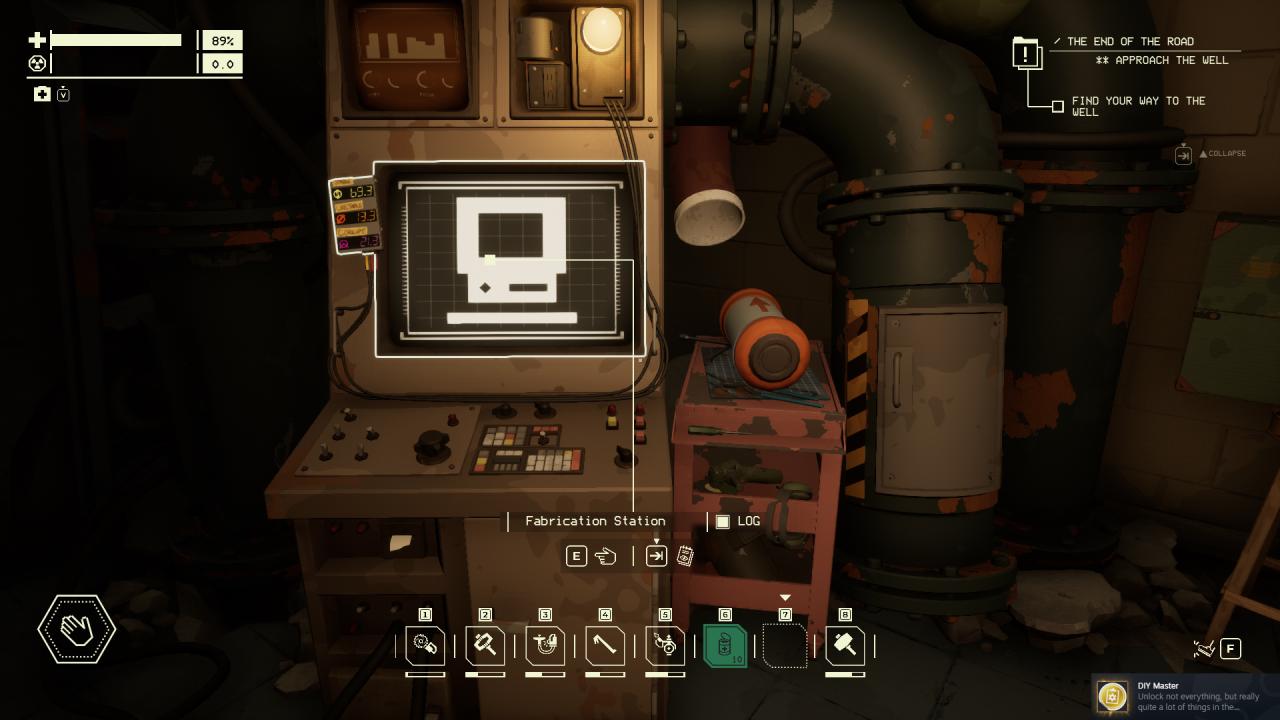1280x720 pixels.
Task: Select the hand scanner in hotbar slot 2
Action: coord(485,646)
